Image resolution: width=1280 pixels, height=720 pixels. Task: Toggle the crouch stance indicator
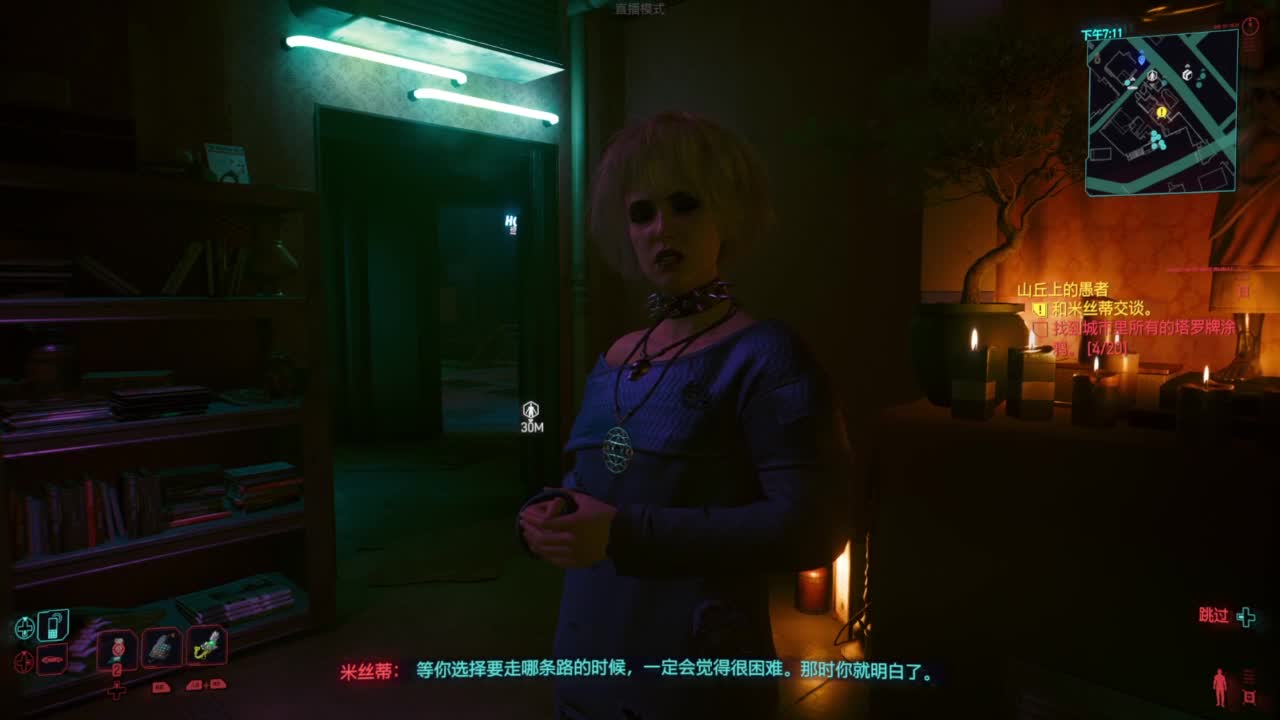[x=1220, y=687]
